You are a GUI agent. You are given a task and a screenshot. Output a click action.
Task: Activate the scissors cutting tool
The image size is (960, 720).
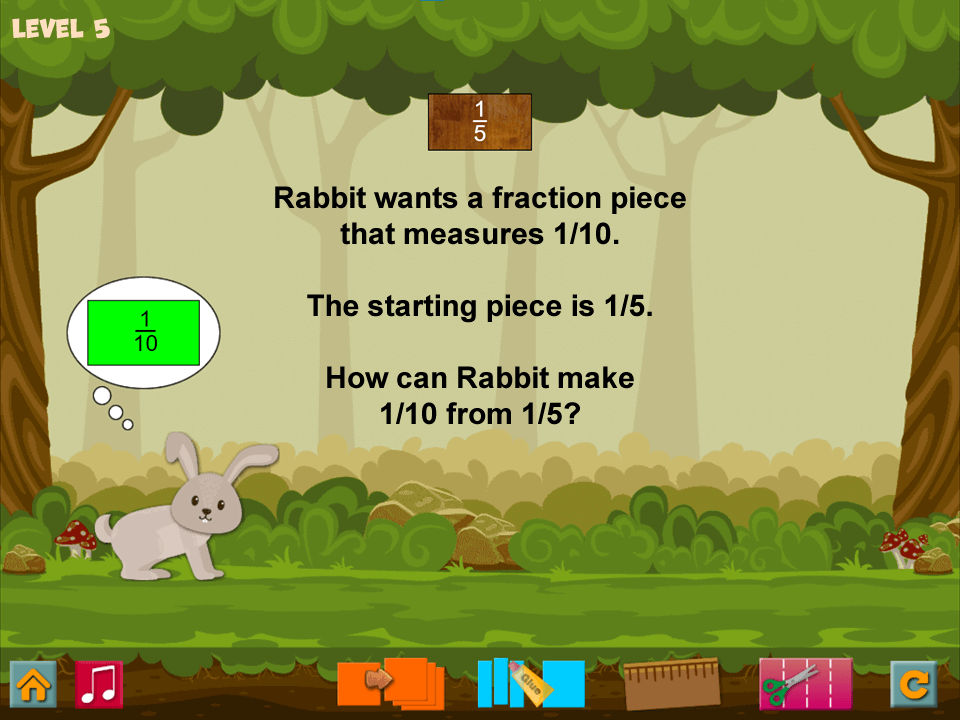(805, 683)
